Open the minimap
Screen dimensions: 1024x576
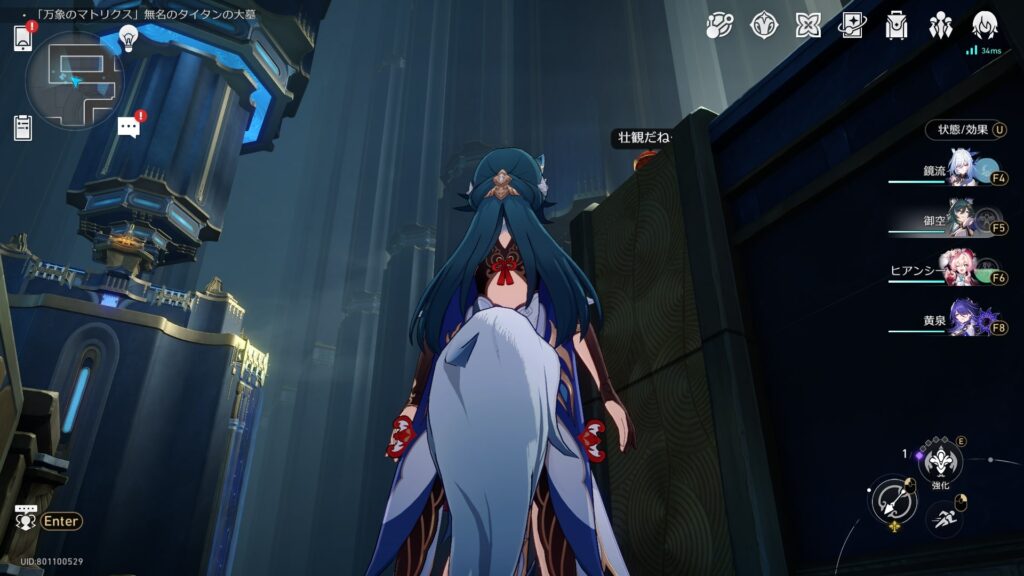[74, 80]
